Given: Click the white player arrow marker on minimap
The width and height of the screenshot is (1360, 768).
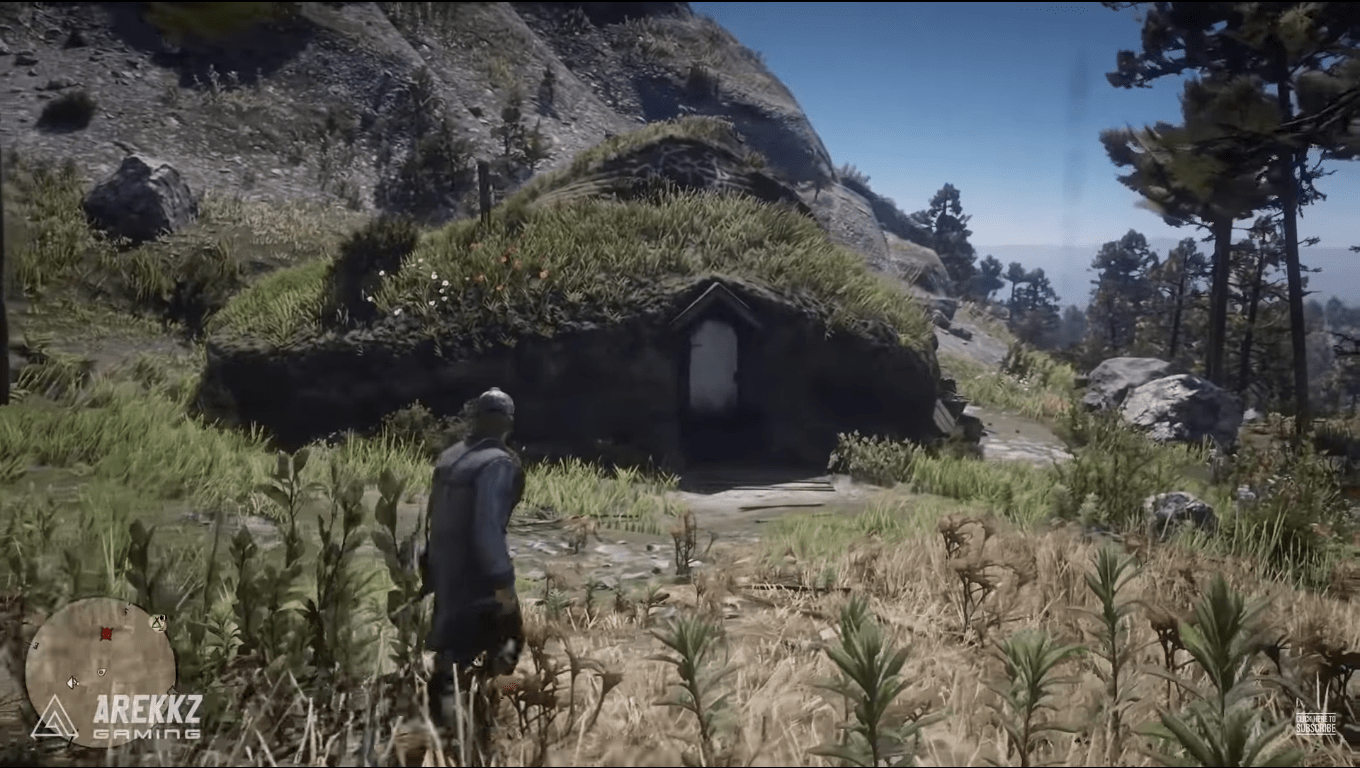Looking at the screenshot, I should coord(72,683).
